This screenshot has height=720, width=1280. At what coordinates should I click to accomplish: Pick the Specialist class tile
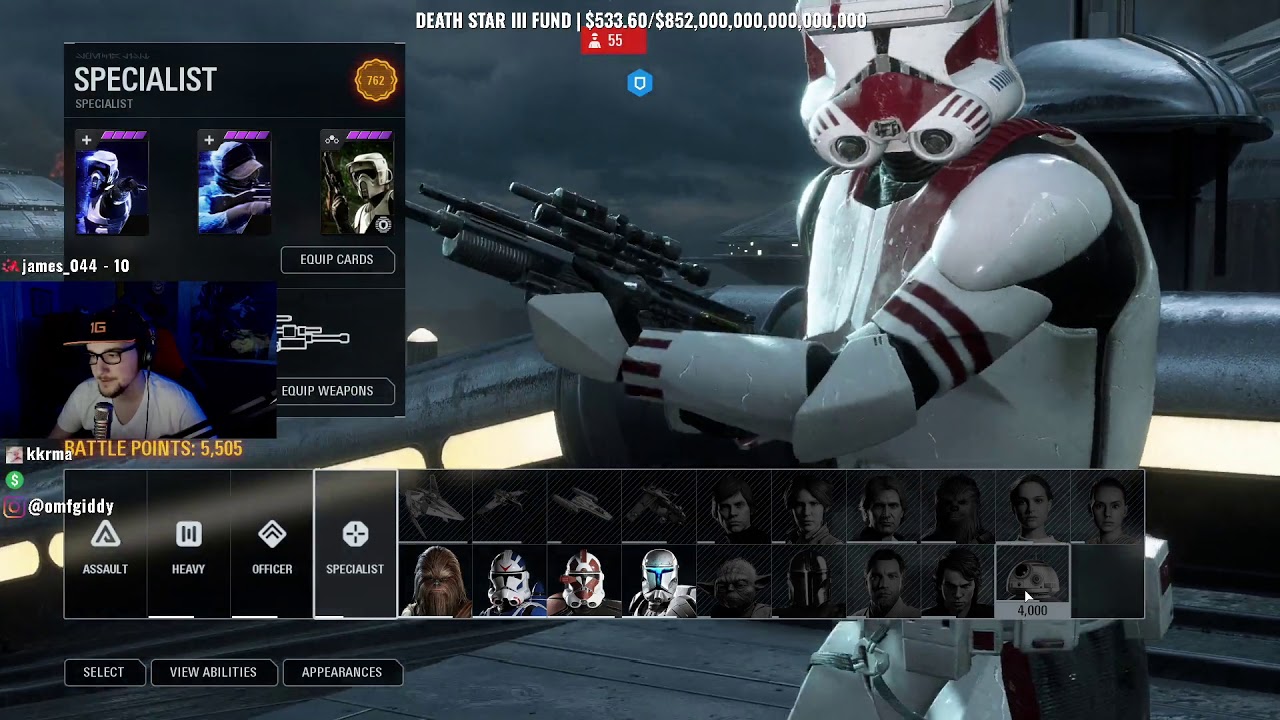[355, 545]
